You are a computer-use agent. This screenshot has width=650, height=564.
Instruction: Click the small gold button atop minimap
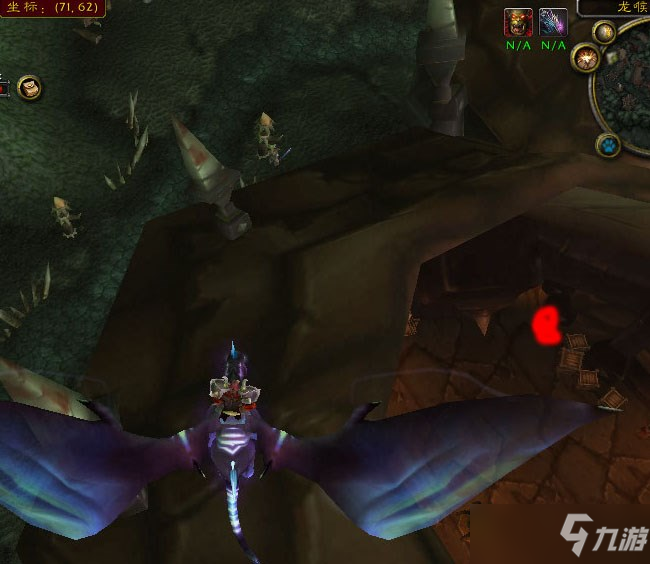coord(603,32)
